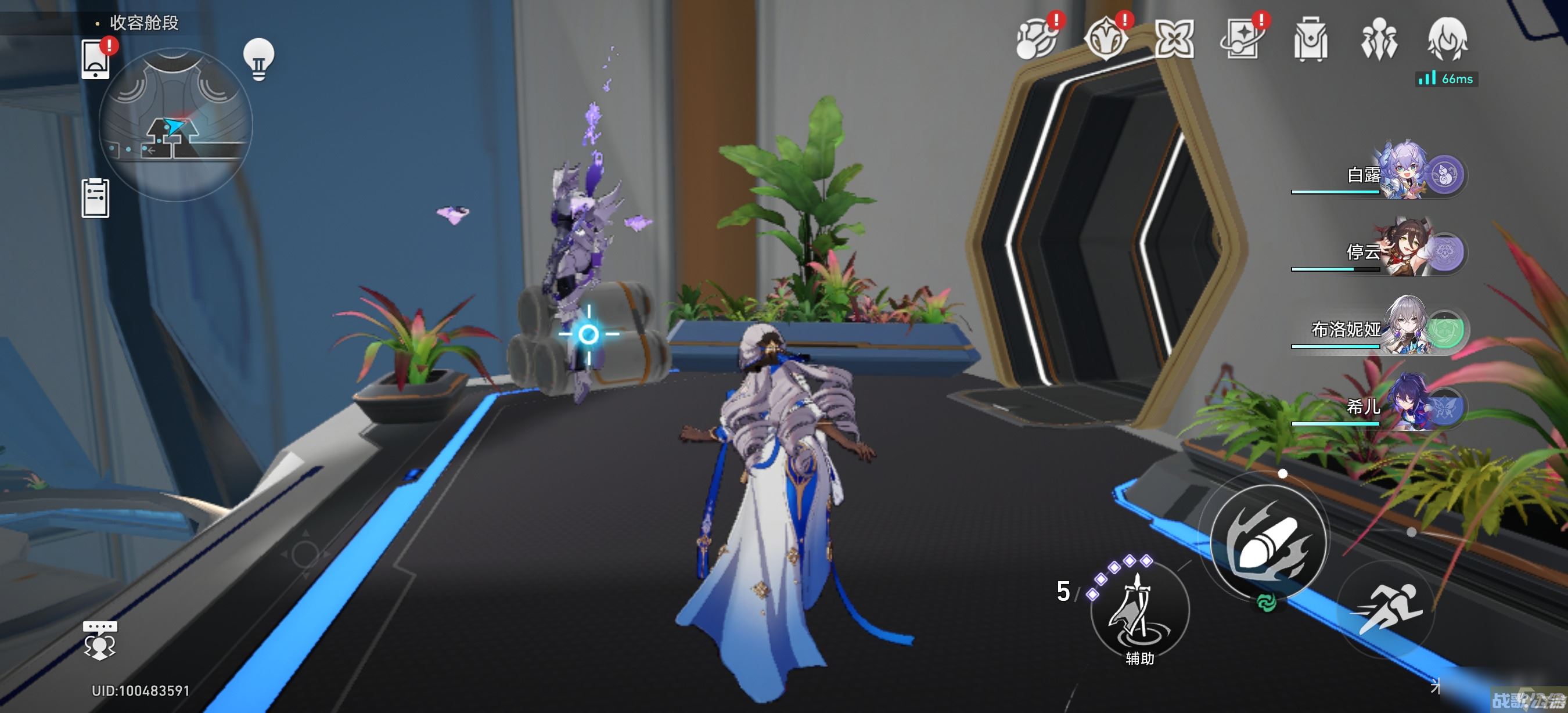Screen dimensions: 1568x713
Task: Switch to party member 希儿
Action: coord(1400,406)
